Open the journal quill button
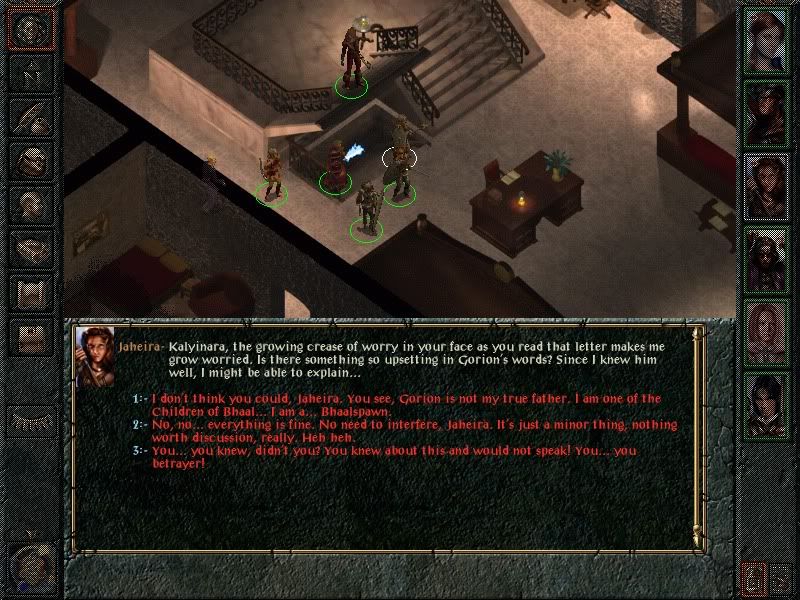This screenshot has height=600, width=800. click(x=30, y=115)
